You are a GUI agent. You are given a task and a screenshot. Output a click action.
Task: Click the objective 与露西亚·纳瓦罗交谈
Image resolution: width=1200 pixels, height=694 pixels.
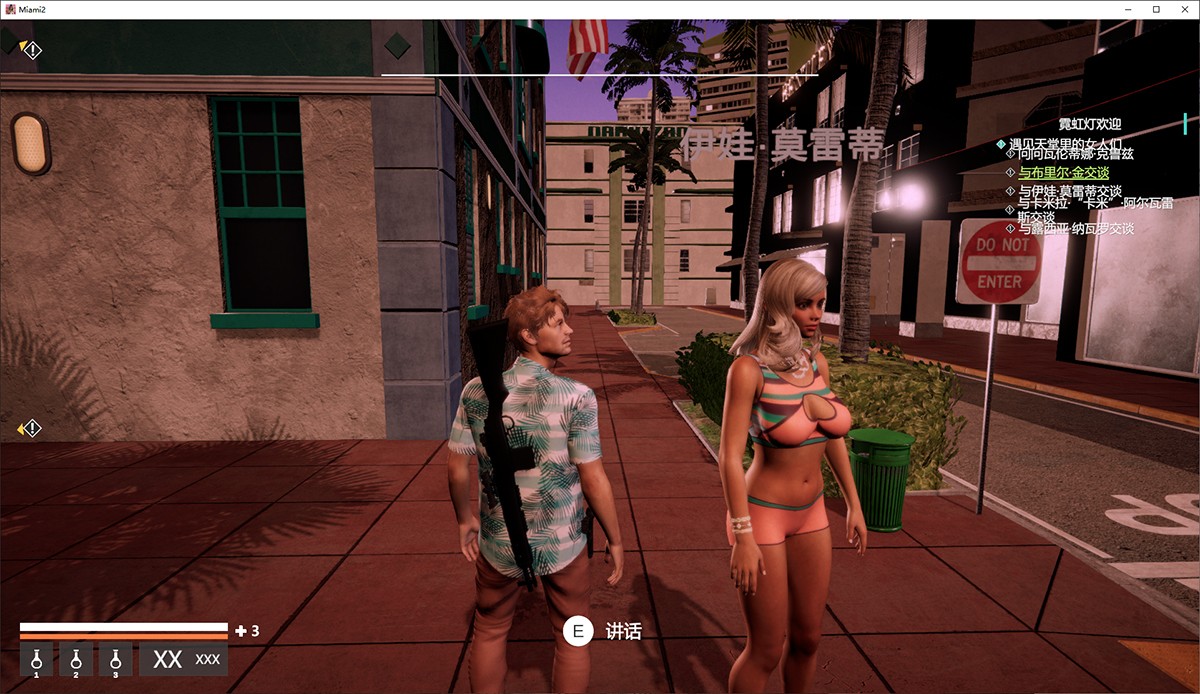coord(1075,229)
